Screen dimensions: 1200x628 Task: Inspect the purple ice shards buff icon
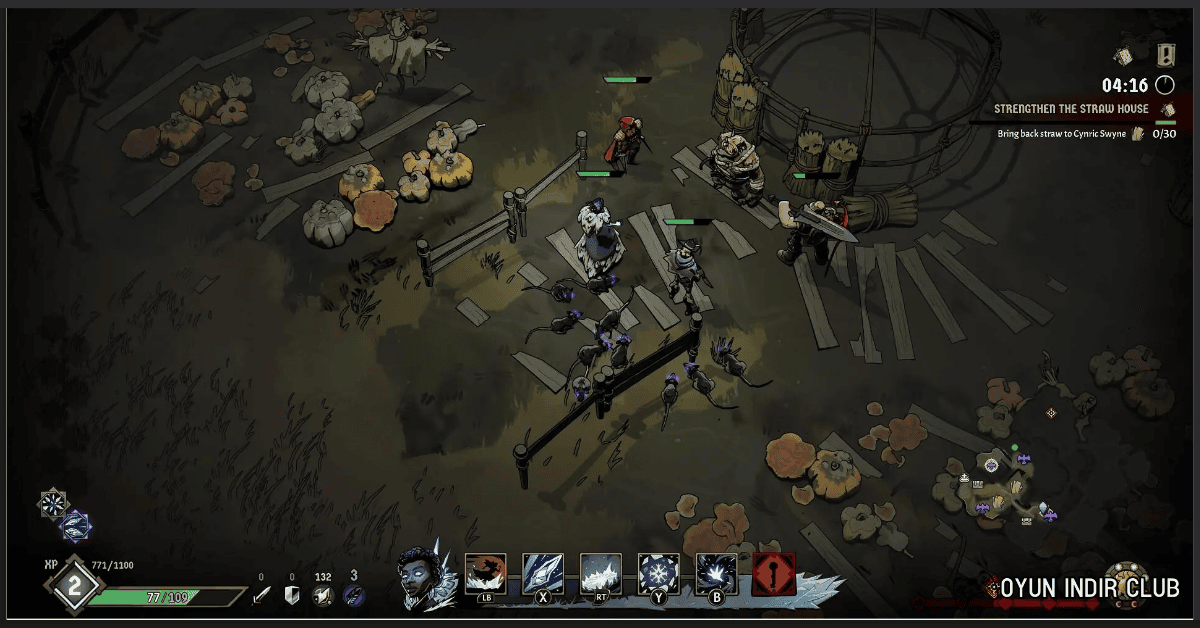pyautogui.click(x=76, y=524)
